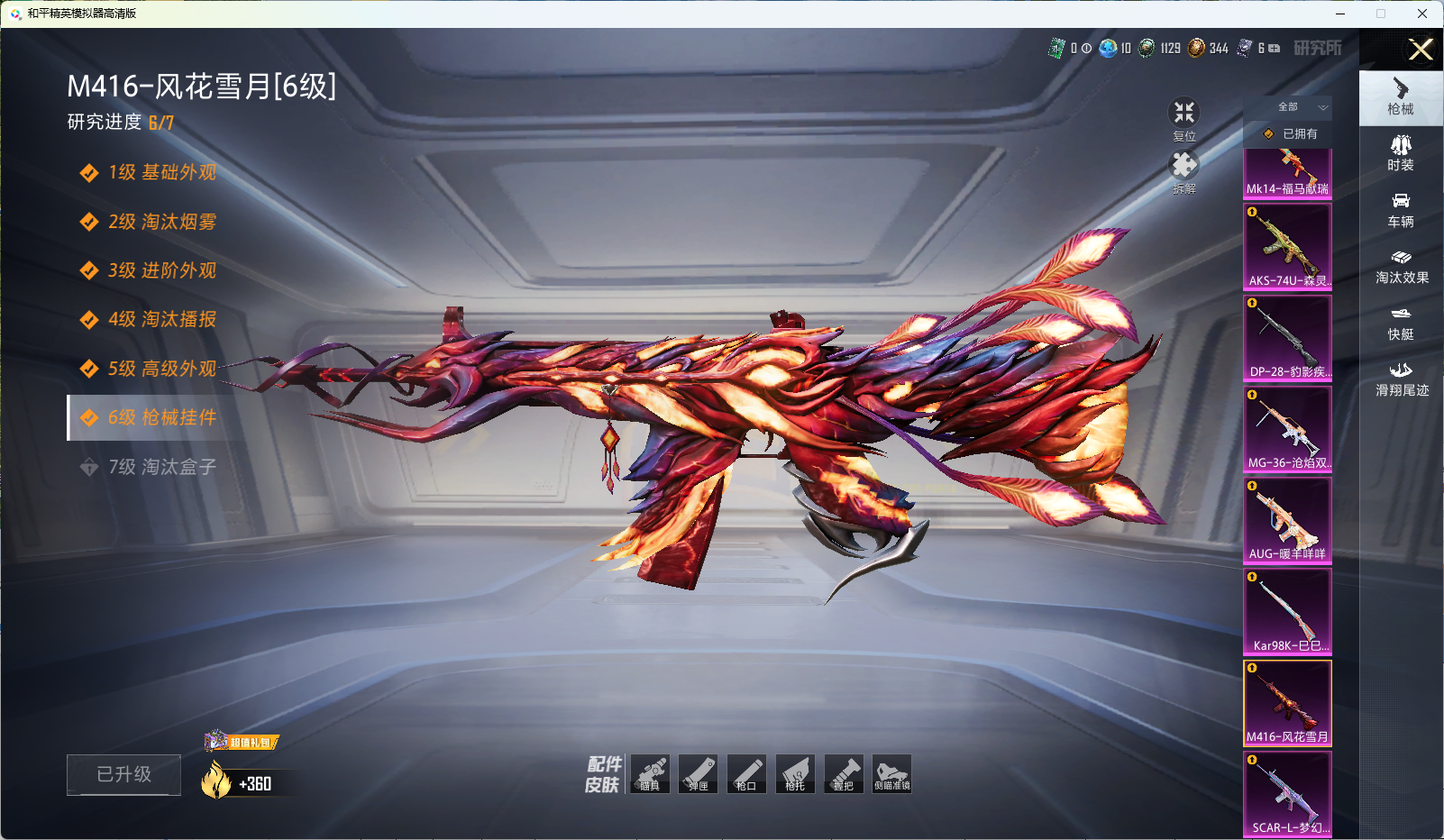Choose the DP-28 skin thumbnail
The height and width of the screenshot is (840, 1444).
[1287, 337]
